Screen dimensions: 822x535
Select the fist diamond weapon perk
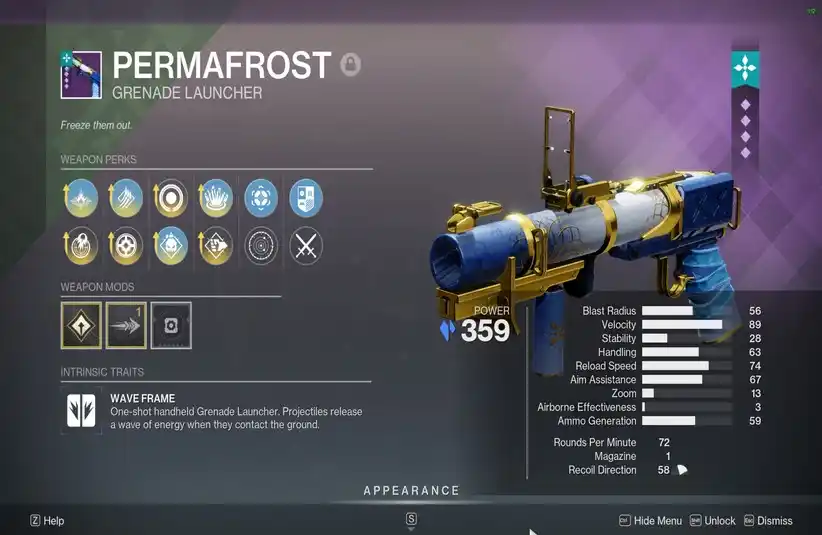pos(216,246)
